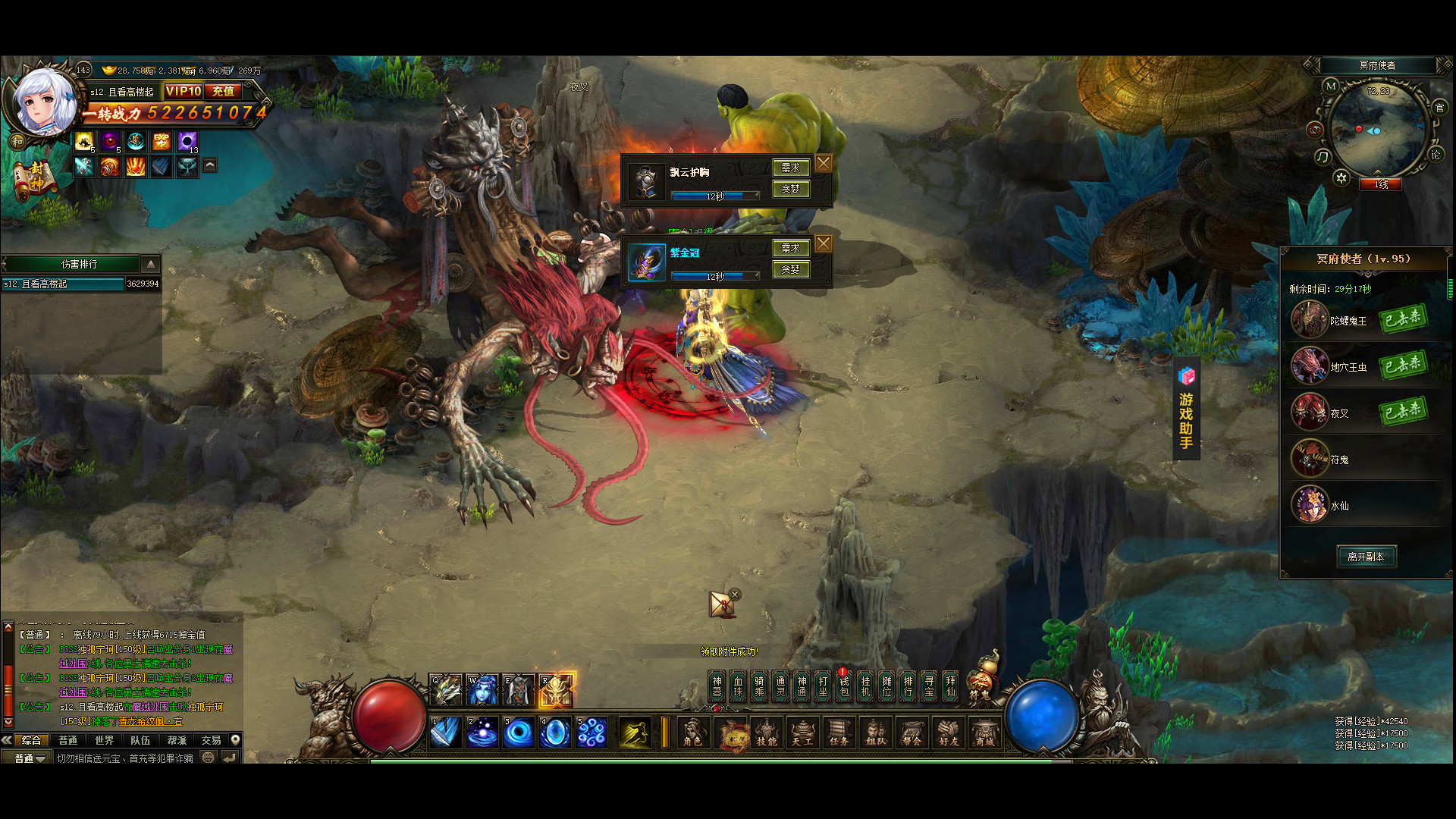Viewport: 1456px width, 819px height.
Task: Choose 贪婪 (greed) for the 紫金冠 loot
Action: (790, 269)
